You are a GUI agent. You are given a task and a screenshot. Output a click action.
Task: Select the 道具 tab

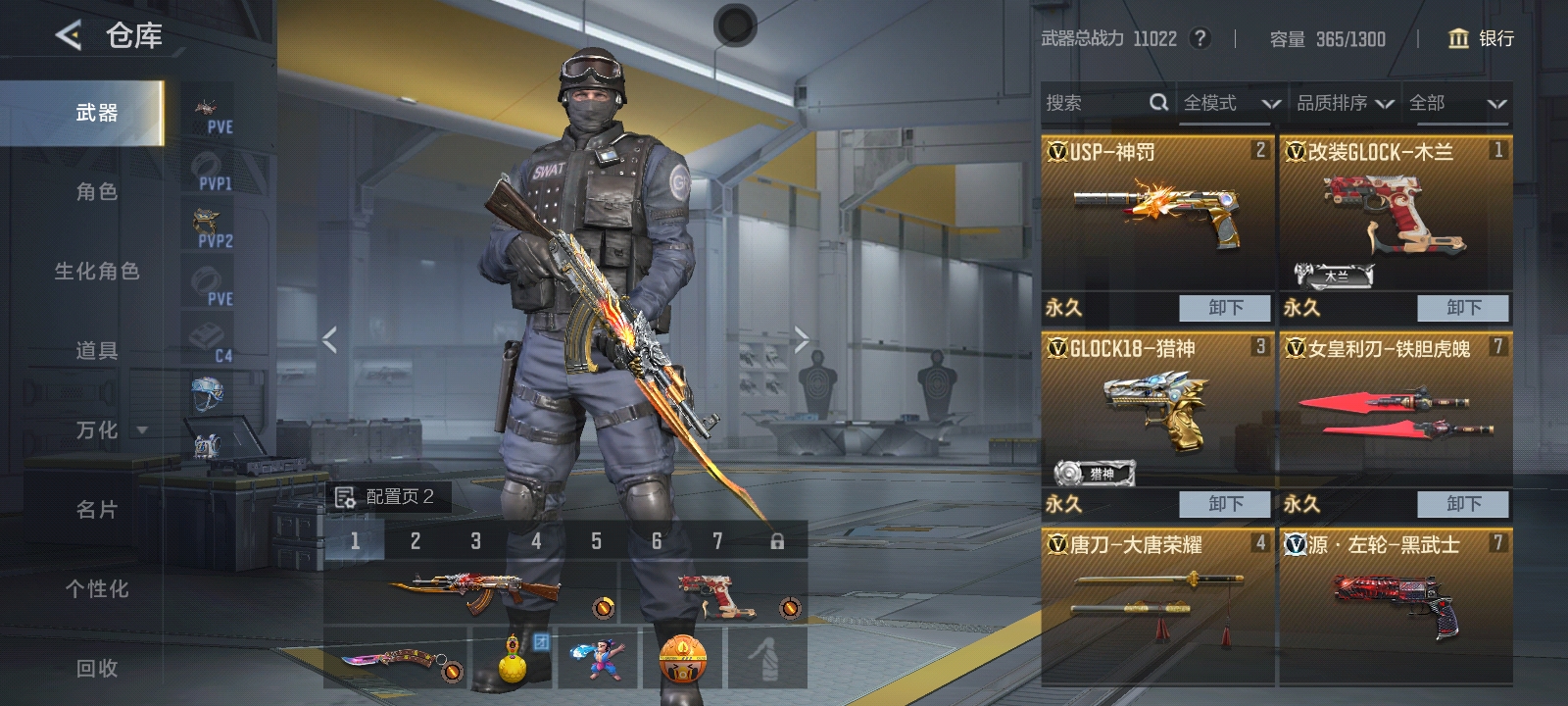96,351
